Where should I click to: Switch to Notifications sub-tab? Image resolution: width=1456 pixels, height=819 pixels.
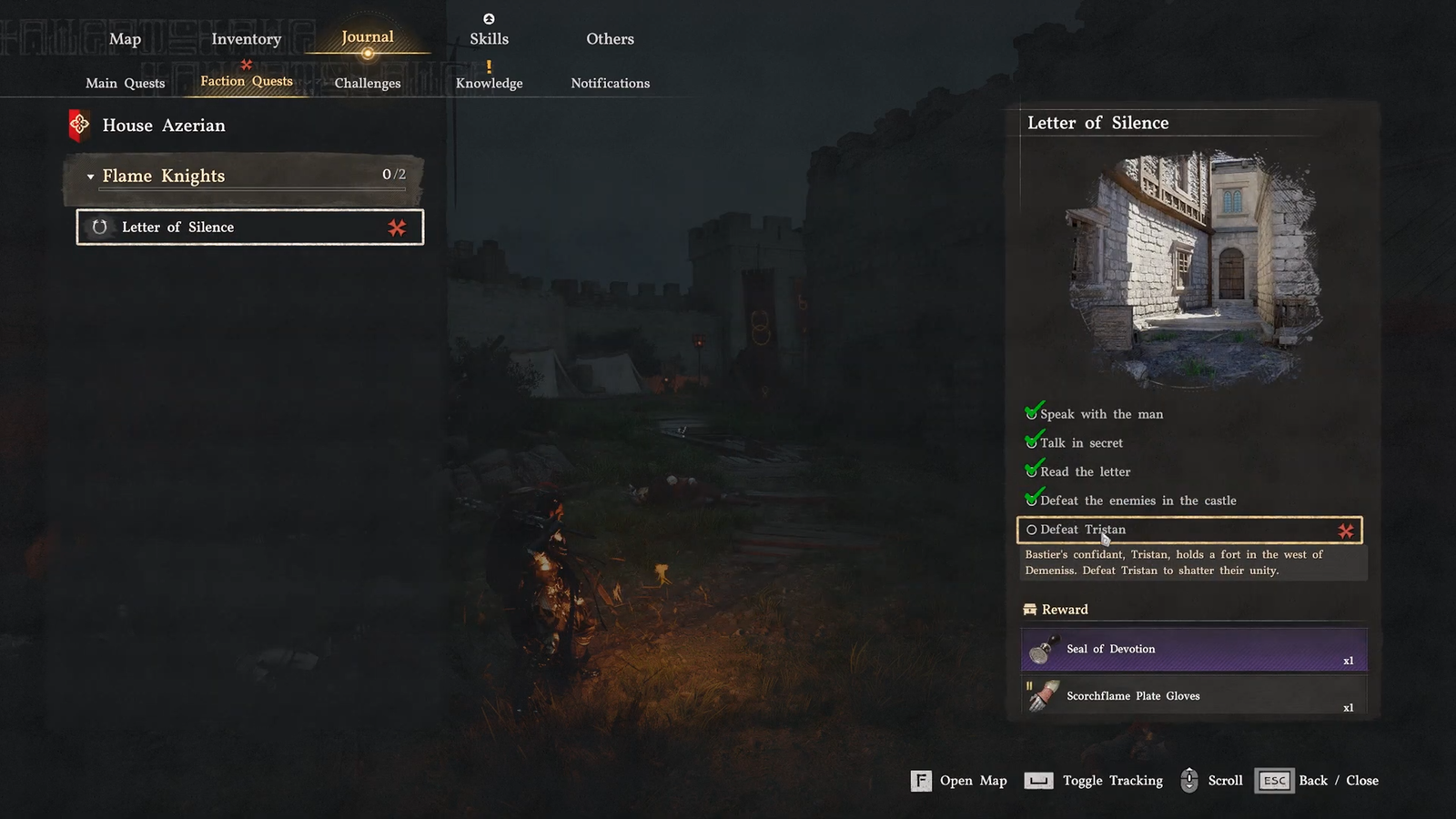[610, 83]
